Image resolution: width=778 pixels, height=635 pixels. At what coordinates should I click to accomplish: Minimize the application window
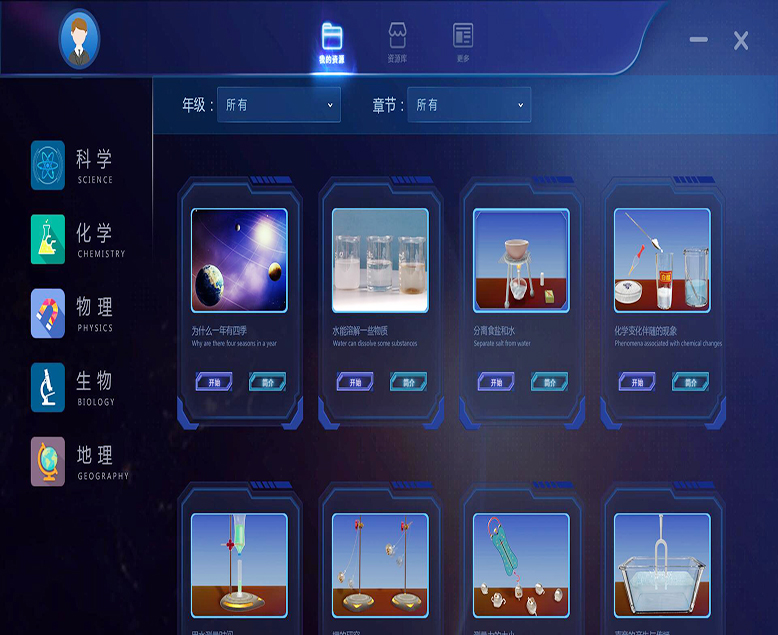[698, 40]
